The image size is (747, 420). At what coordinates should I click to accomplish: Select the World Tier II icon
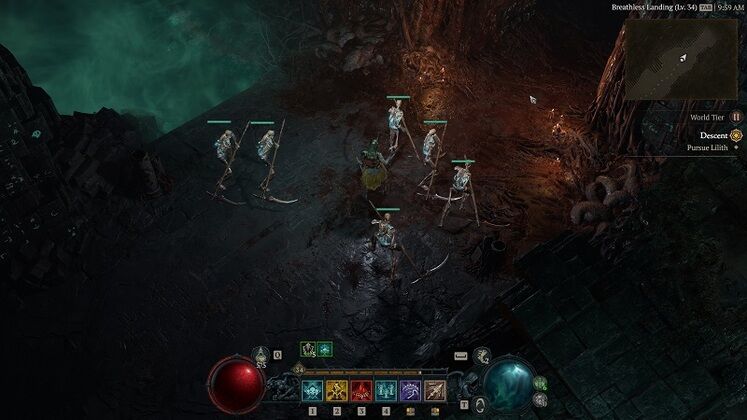coord(736,117)
